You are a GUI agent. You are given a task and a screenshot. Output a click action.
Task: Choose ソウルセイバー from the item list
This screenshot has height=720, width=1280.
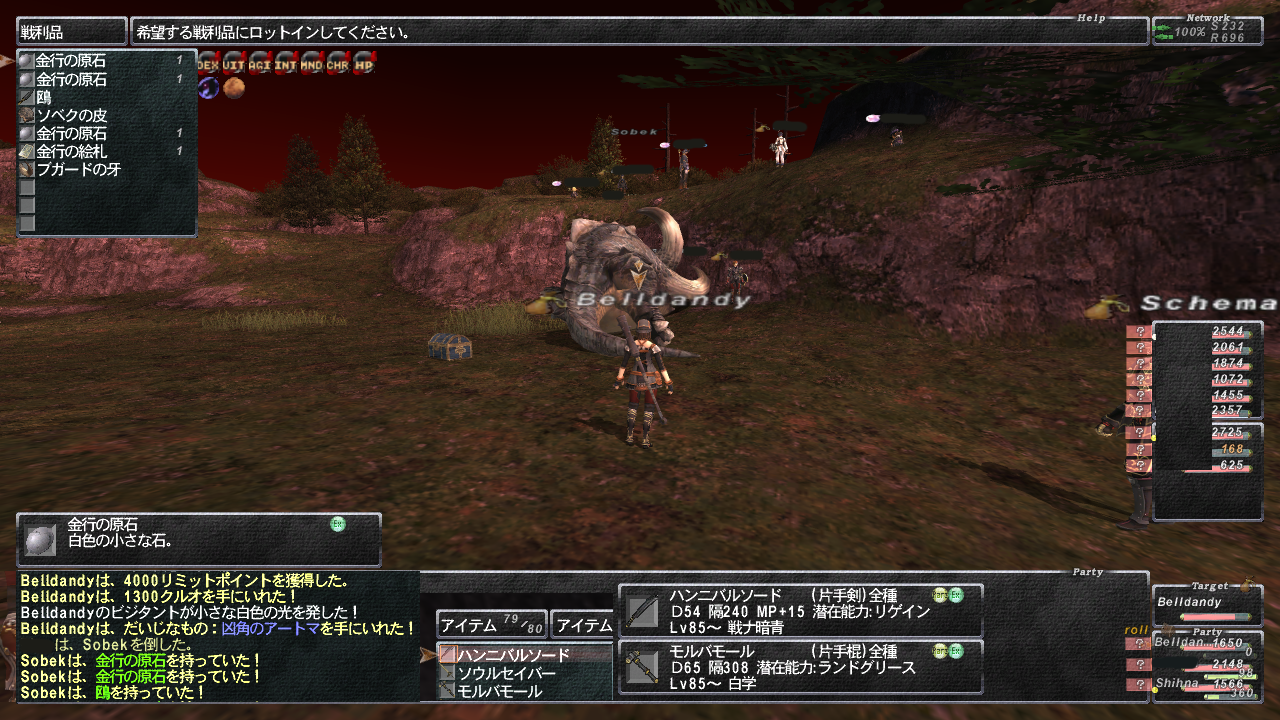(506, 673)
